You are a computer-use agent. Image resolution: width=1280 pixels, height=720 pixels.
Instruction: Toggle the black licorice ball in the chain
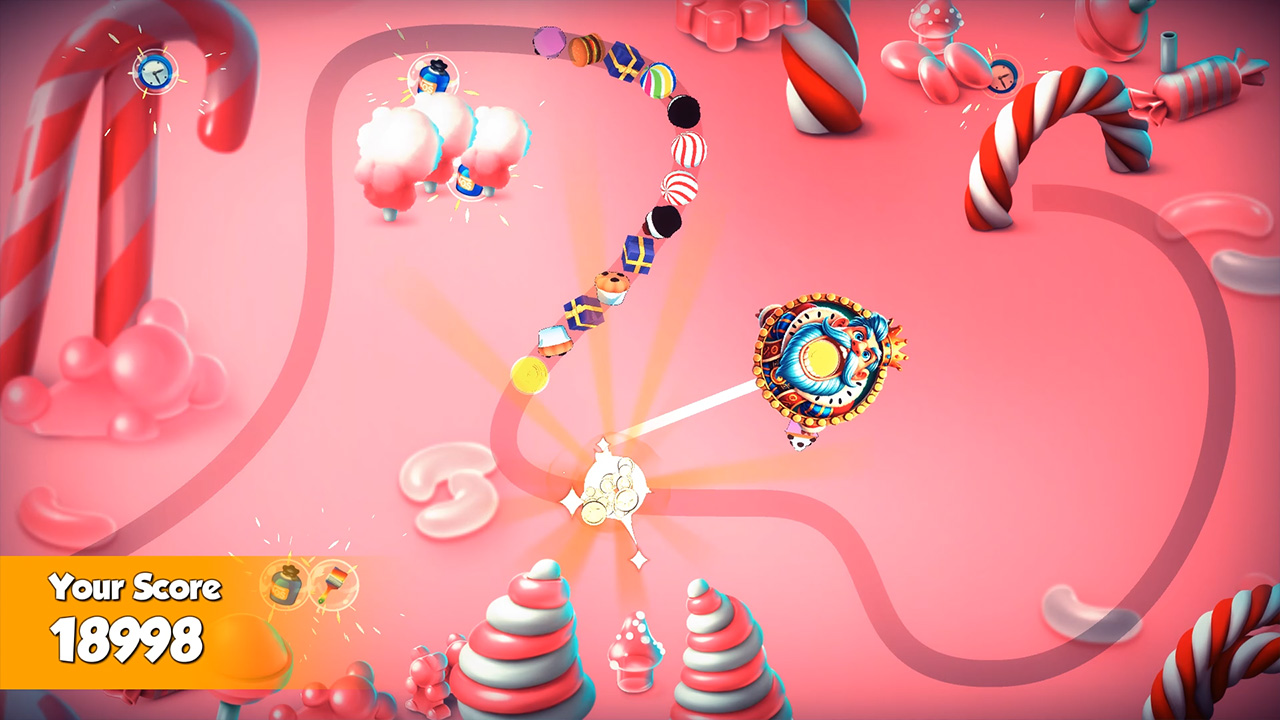coord(685,112)
